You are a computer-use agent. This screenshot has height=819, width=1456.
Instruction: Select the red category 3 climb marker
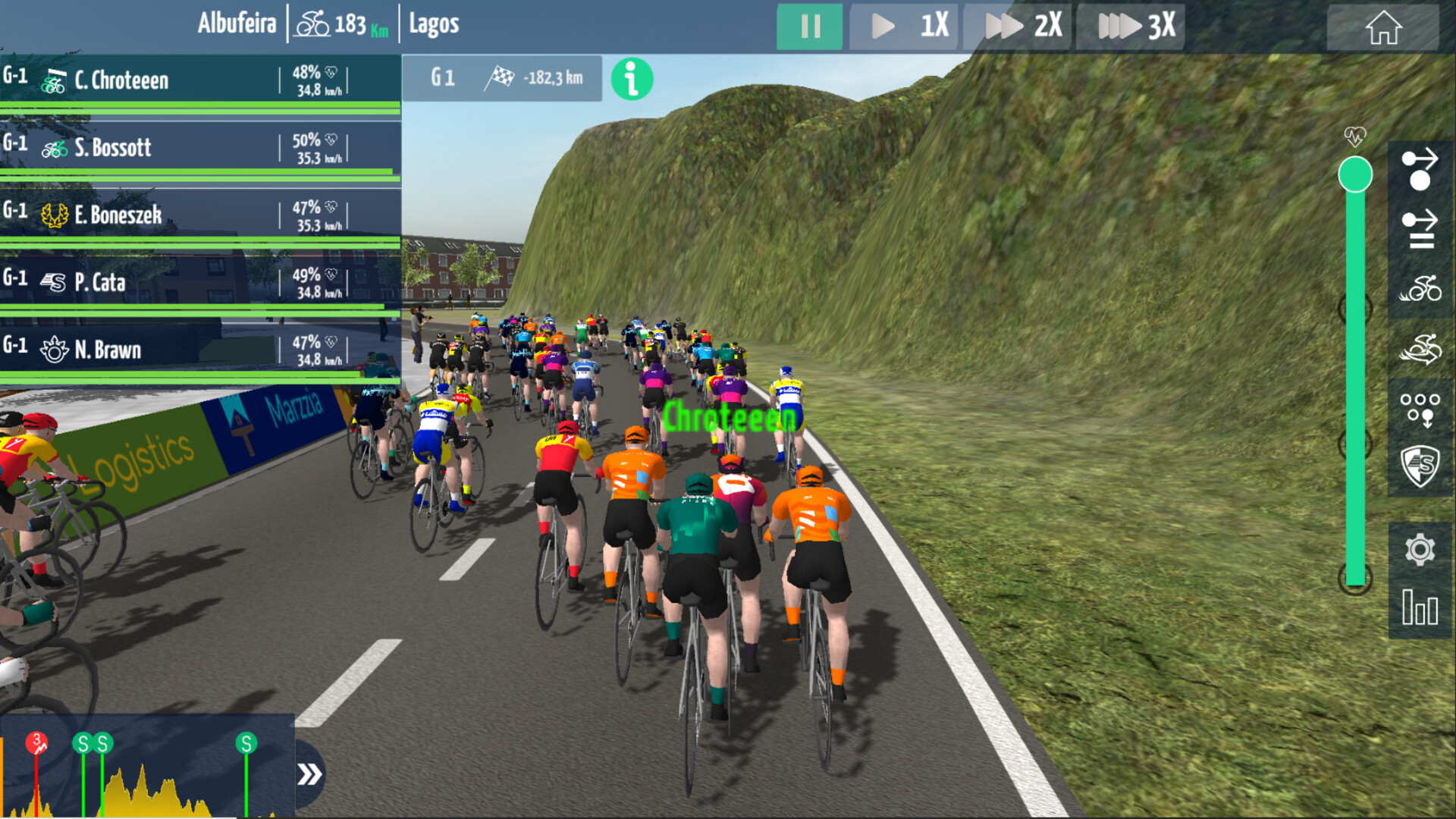(36, 742)
